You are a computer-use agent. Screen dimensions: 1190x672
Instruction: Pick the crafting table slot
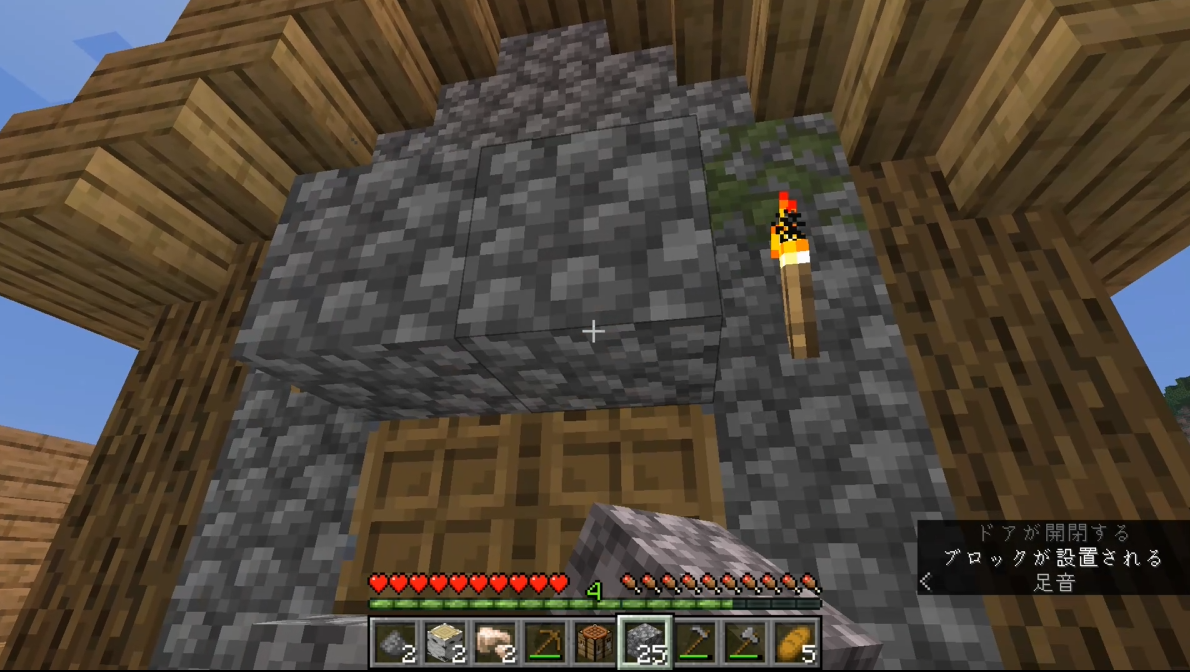[x=594, y=641]
